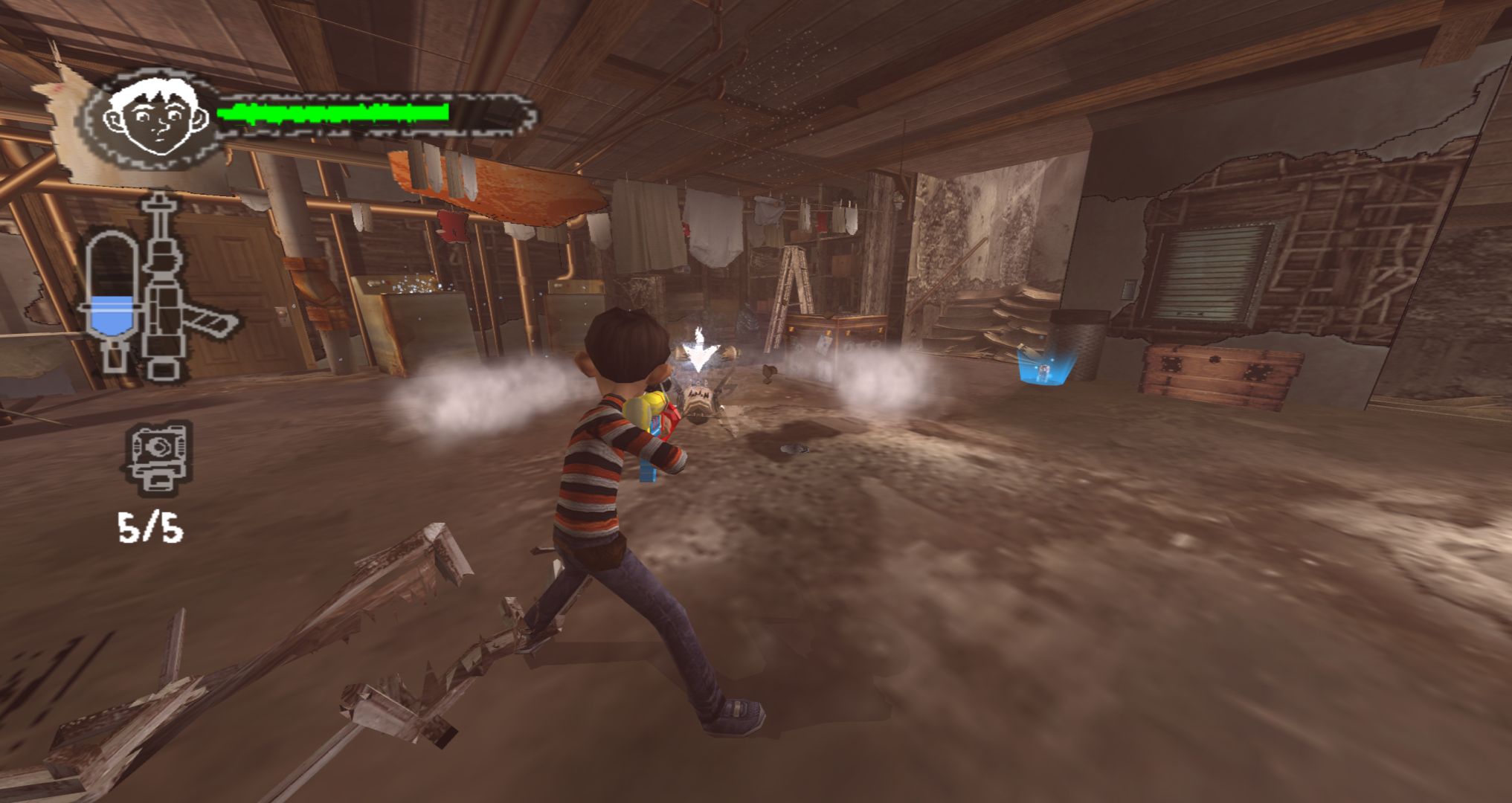Click the boy's face portrait

pos(155,117)
